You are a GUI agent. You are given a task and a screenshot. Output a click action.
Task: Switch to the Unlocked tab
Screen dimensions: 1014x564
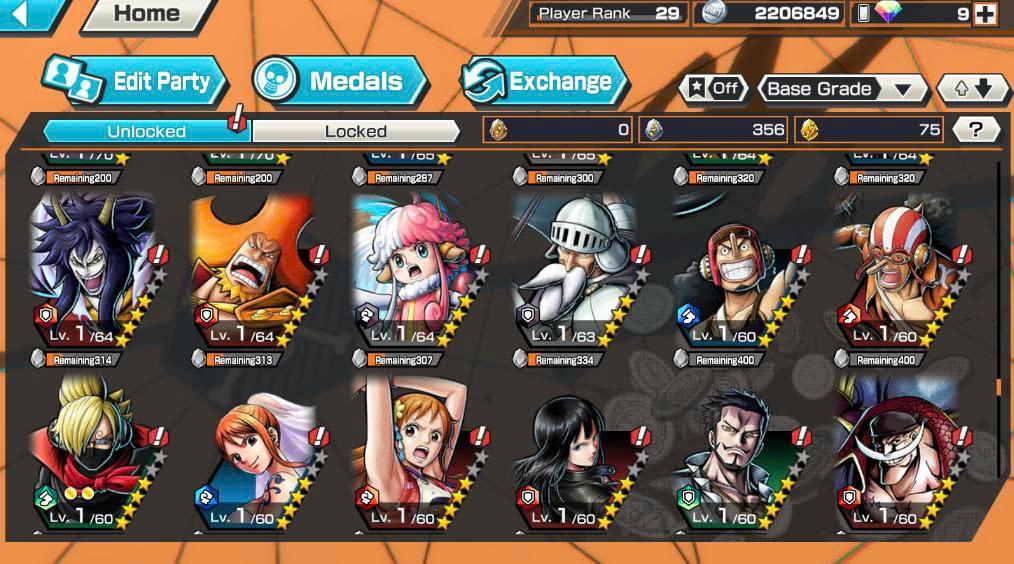tap(146, 131)
